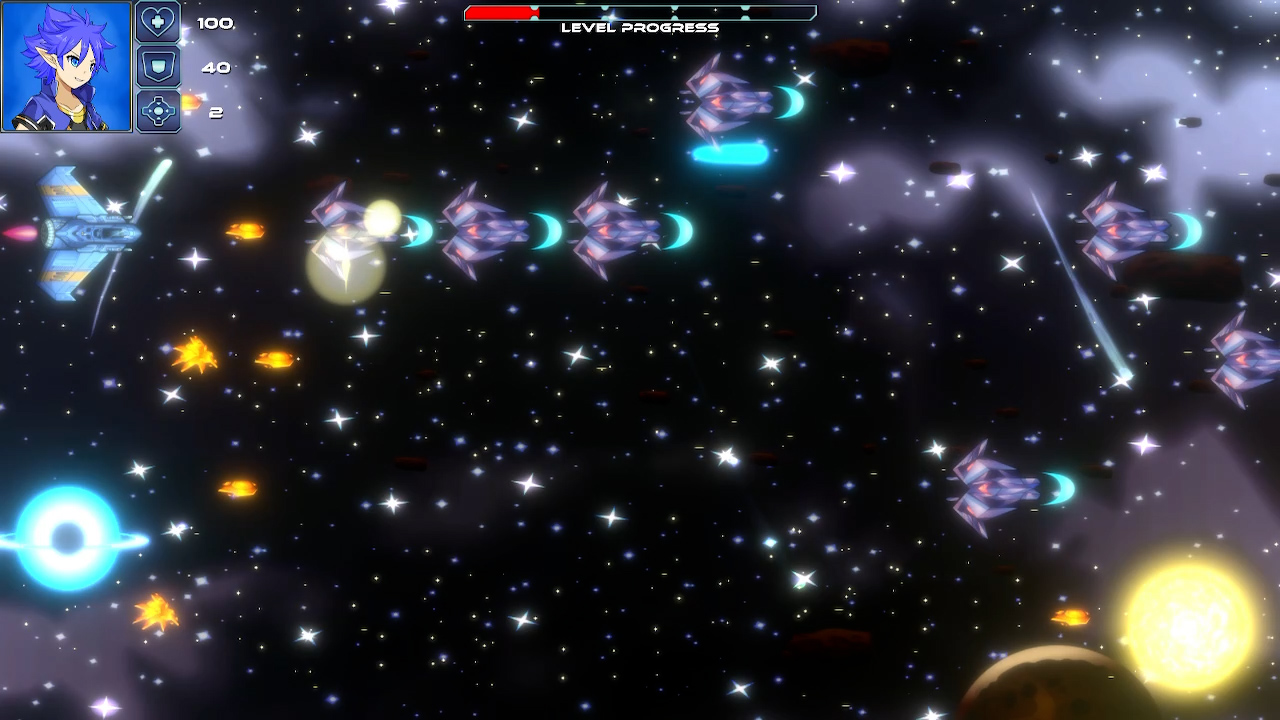Click the red portion of the level progress bar

[x=500, y=13]
